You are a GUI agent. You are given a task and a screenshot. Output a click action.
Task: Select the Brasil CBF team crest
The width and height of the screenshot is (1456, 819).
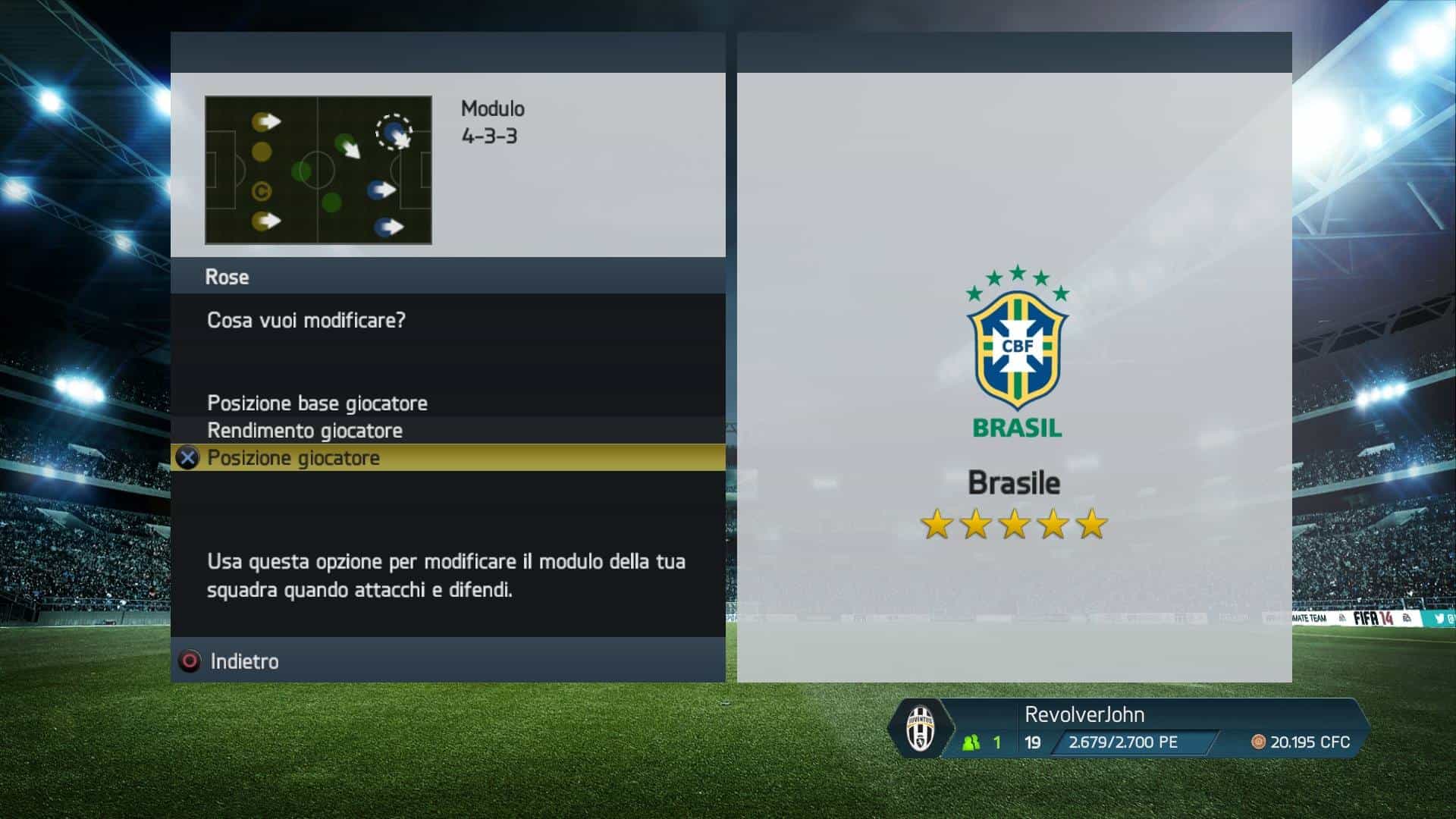click(1017, 351)
